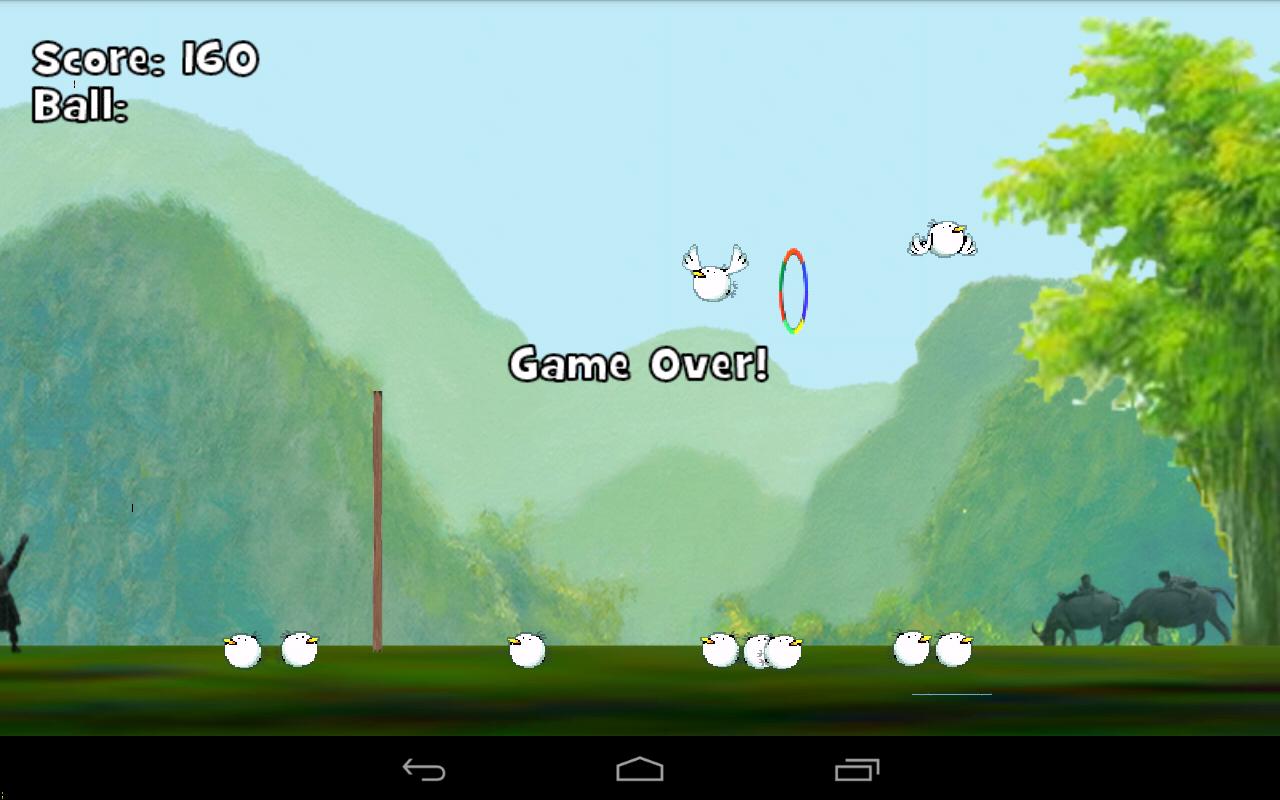This screenshot has width=1280, height=800.
Task: Tap the Android back button
Action: [424, 769]
